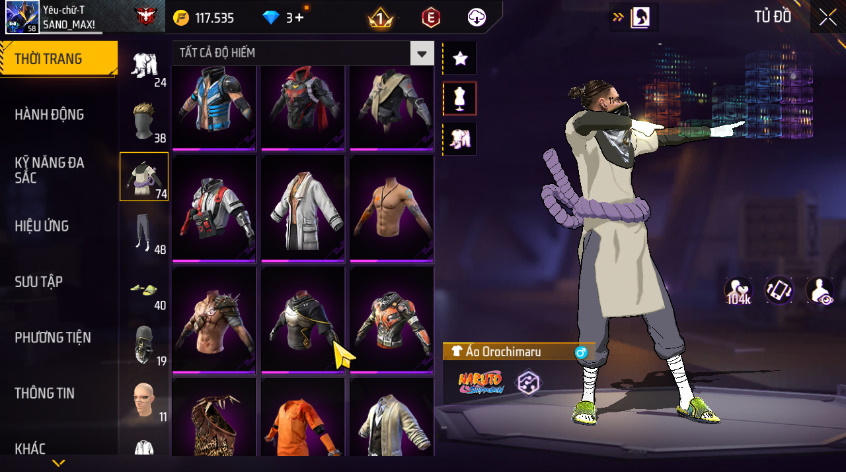Click the gold coin balance 117.535
Screen dimensions: 846x472
pos(203,17)
